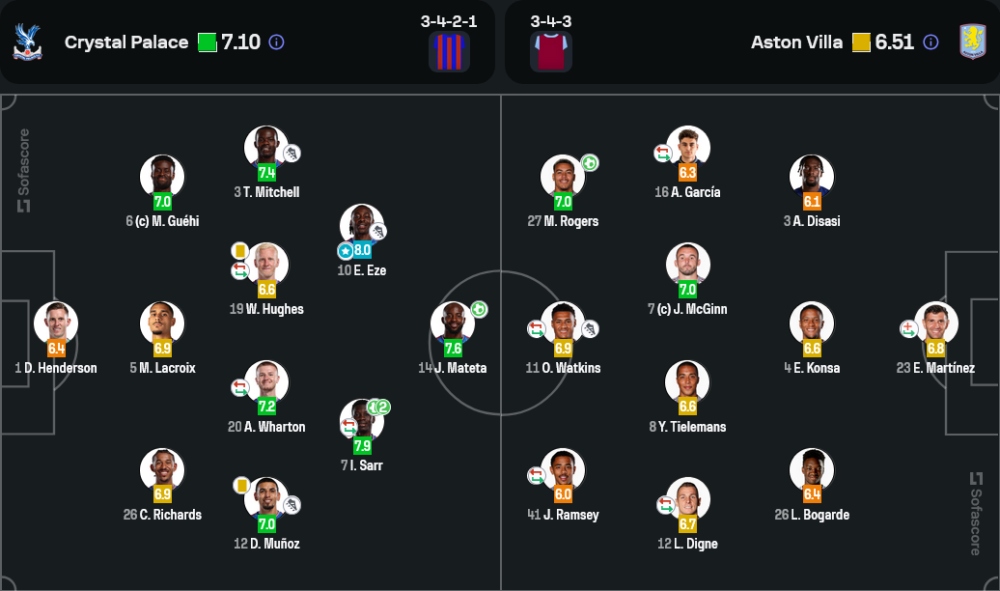1000x591 pixels.
Task: Open E. Martínez goalkeeper profile
Action: [x=936, y=323]
